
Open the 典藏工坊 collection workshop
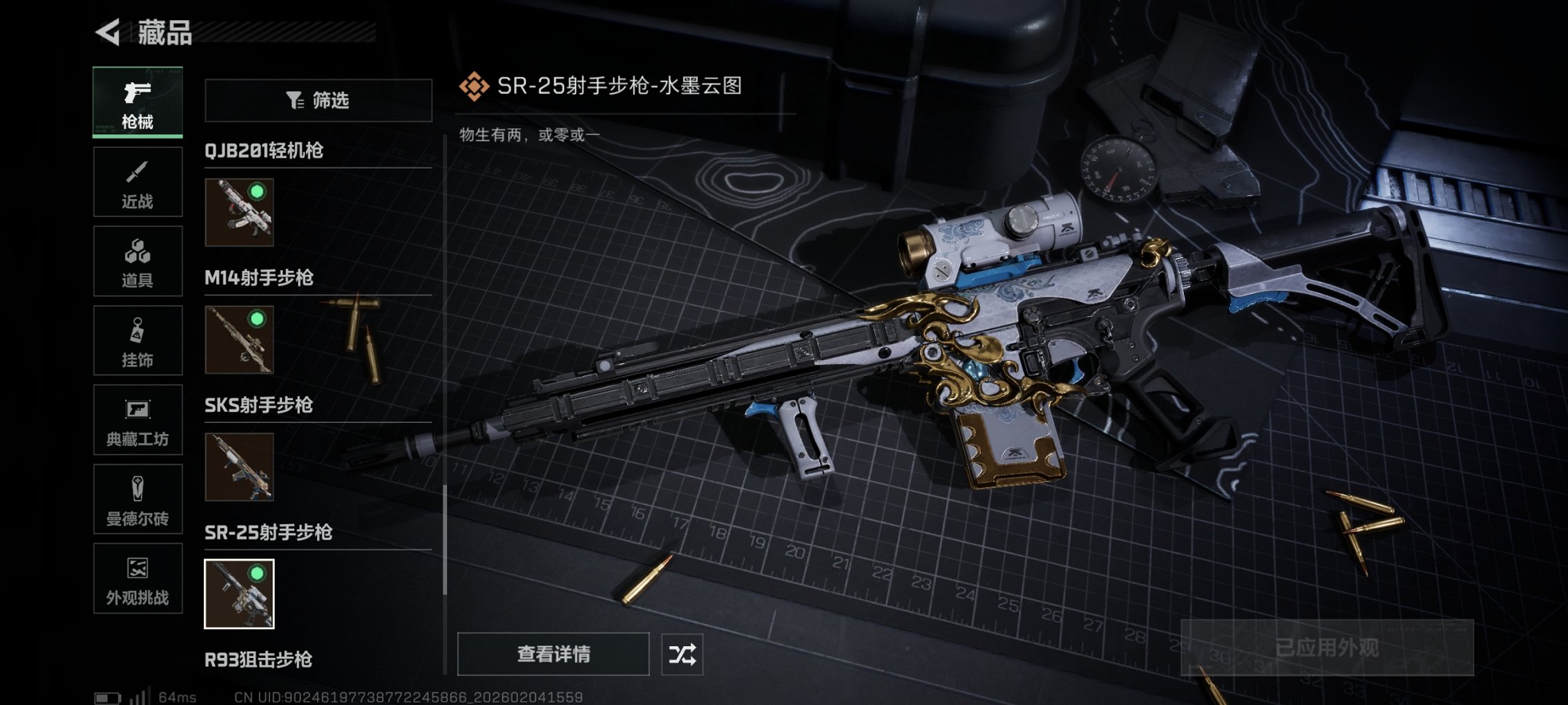[x=137, y=420]
